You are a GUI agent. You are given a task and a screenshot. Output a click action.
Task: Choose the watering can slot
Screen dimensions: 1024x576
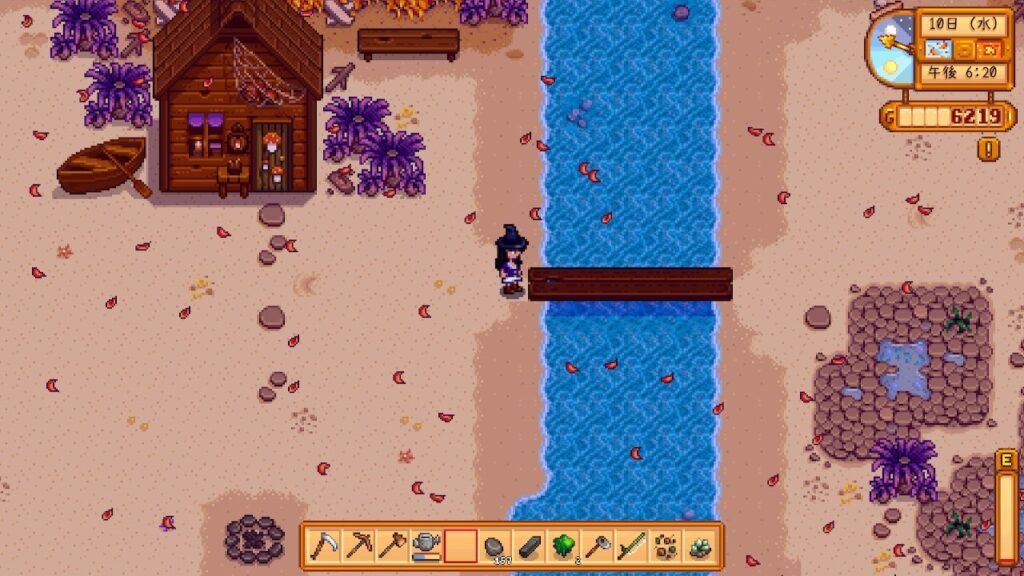[x=427, y=546]
